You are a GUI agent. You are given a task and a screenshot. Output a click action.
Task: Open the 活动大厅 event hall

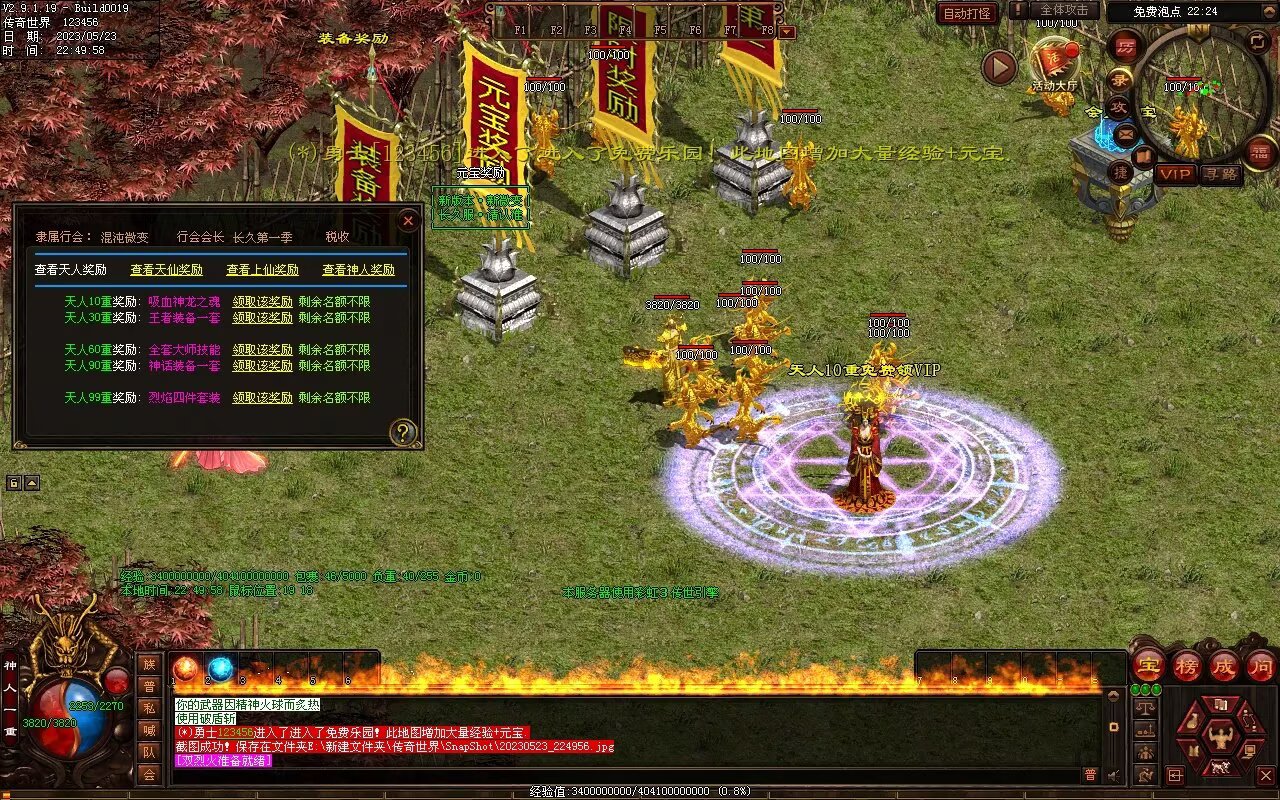pos(1054,64)
